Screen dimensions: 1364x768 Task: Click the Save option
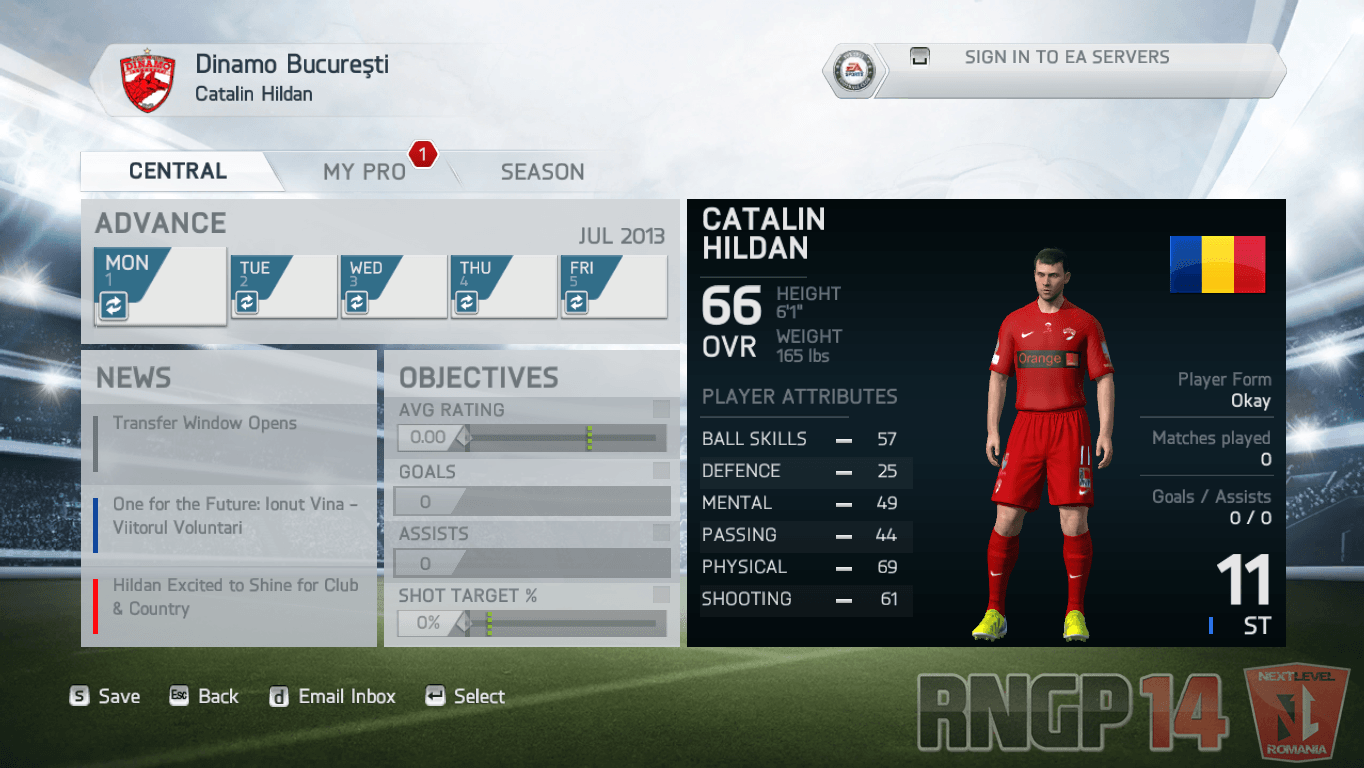(105, 697)
